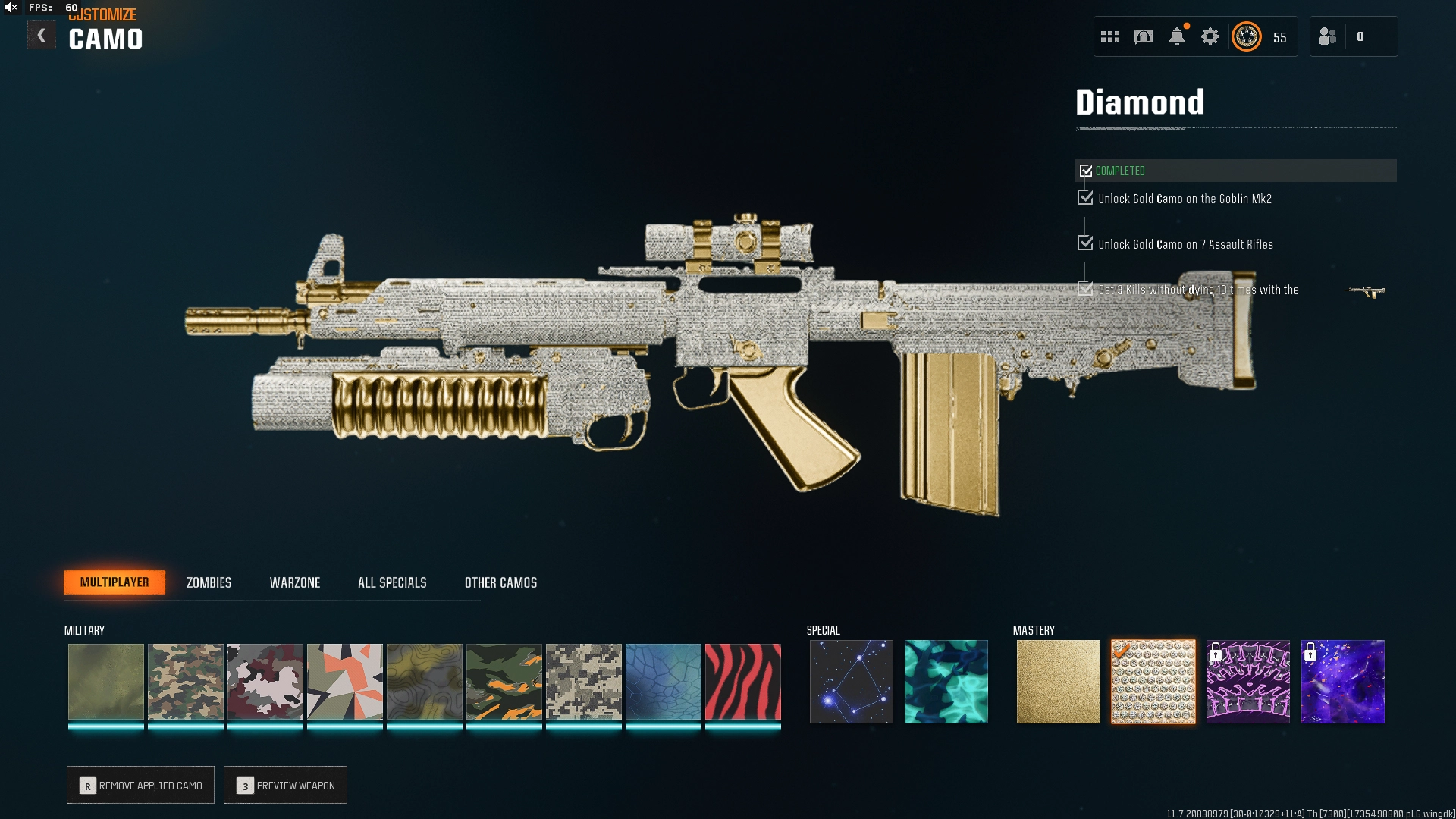
Task: Preview the weapon
Action: point(285,785)
